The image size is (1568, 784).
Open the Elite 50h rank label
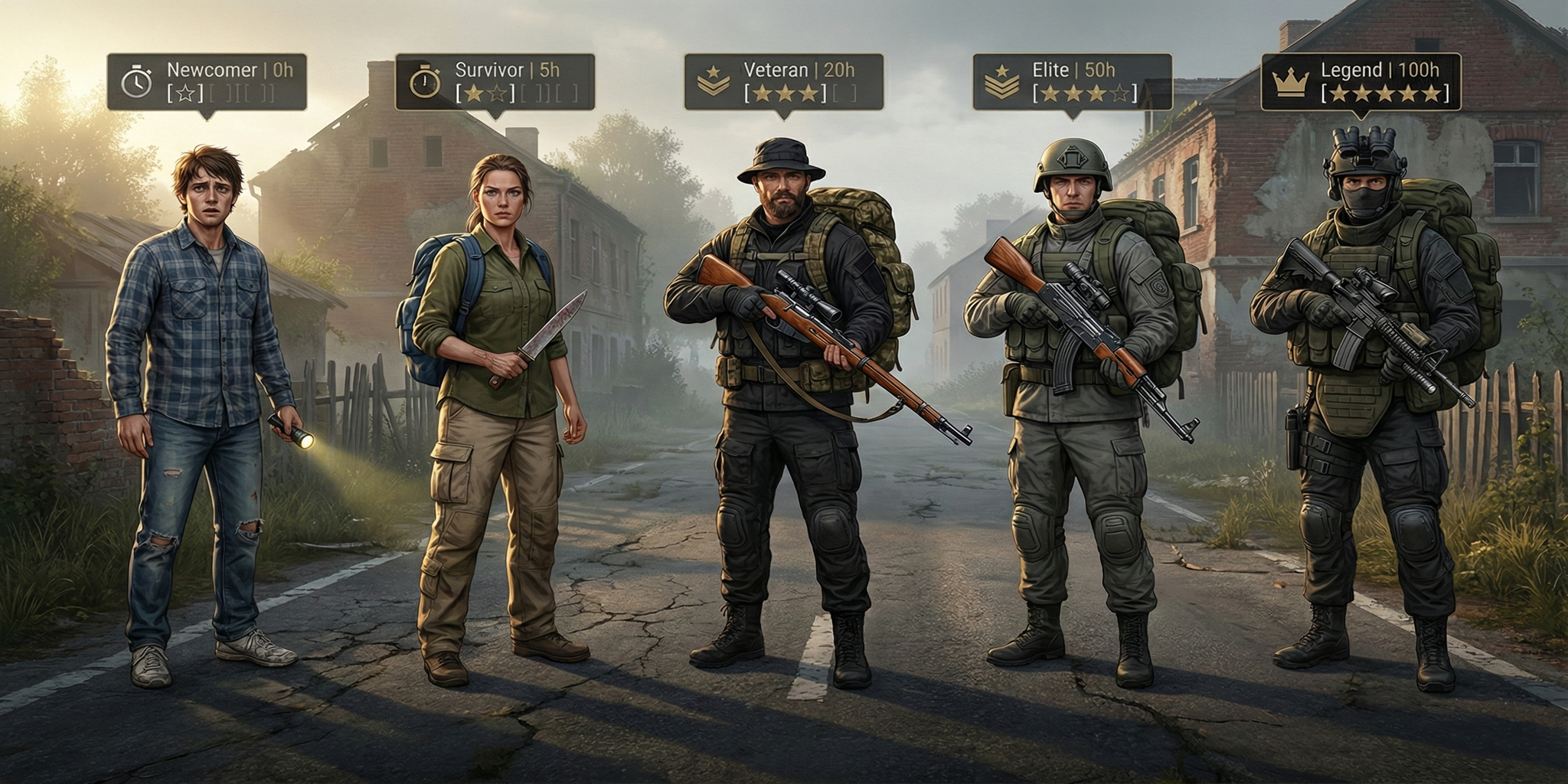tap(1072, 81)
